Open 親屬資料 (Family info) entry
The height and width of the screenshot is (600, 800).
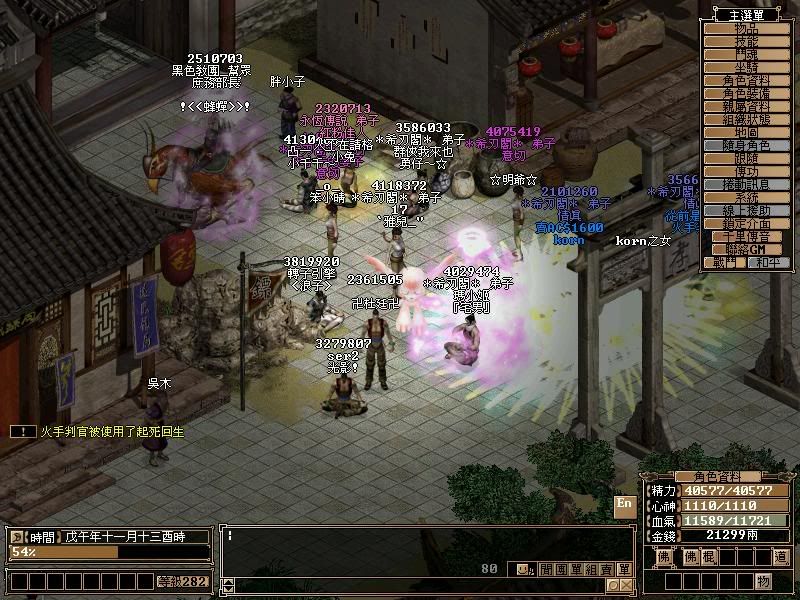[746, 107]
